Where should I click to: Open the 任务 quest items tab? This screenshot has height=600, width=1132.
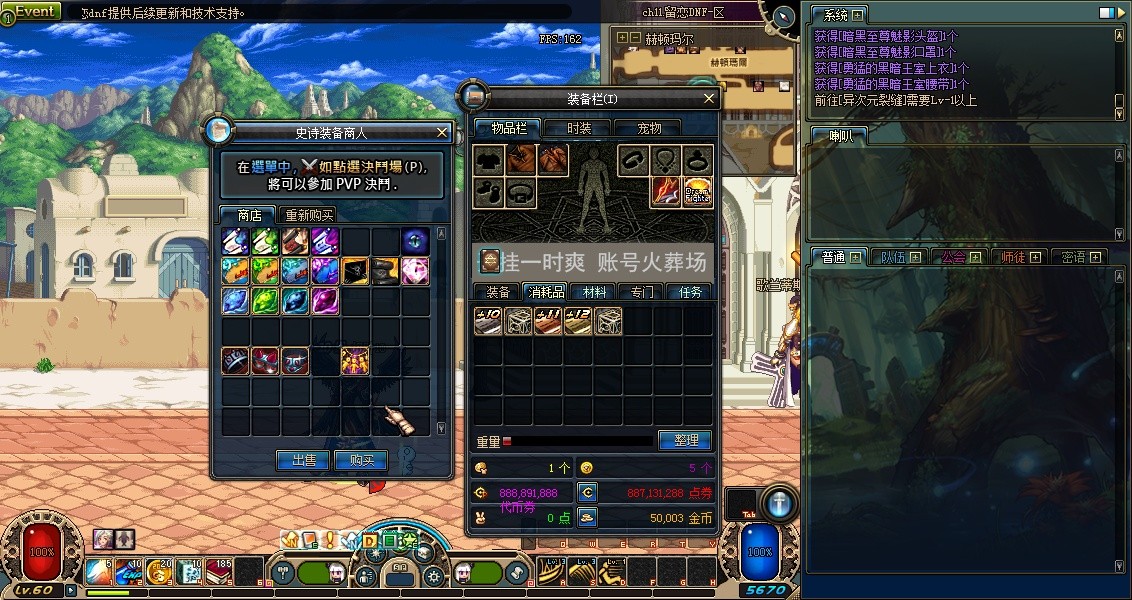tap(691, 292)
